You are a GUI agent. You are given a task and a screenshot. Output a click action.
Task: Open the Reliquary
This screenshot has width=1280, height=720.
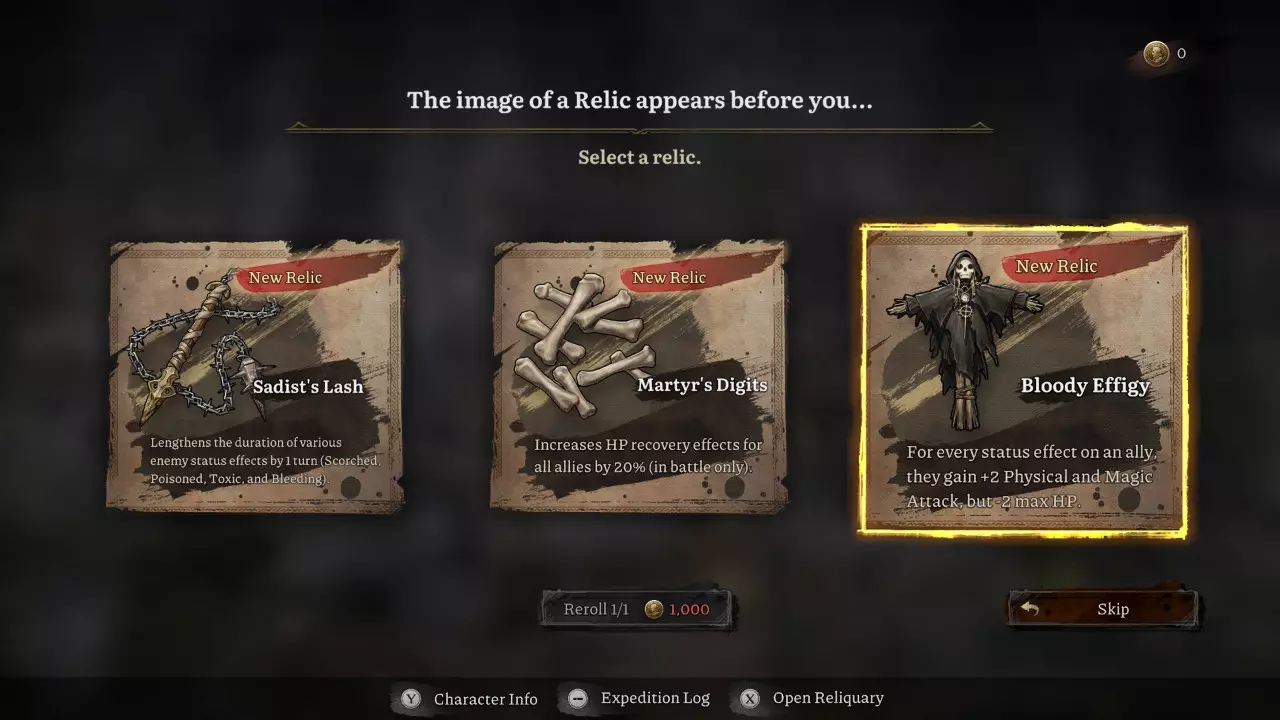[812, 699]
